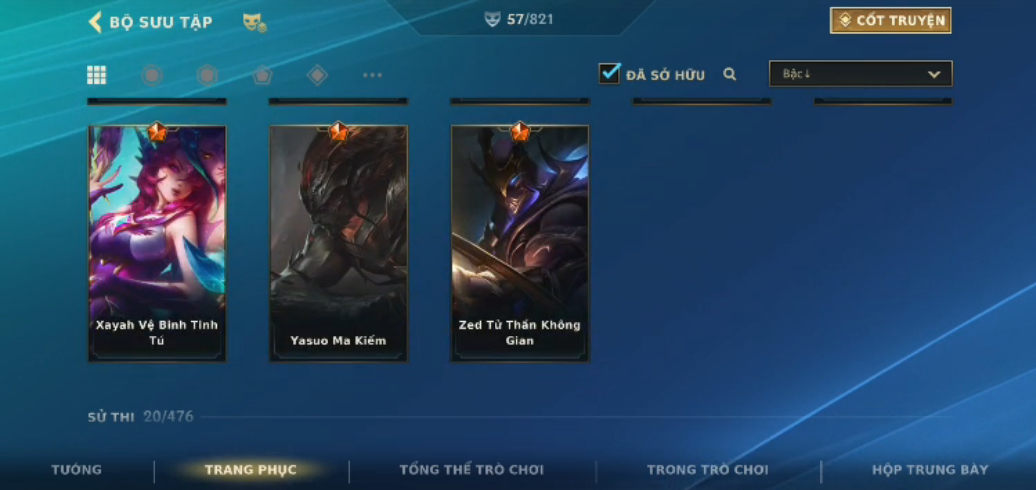Viewport: 1036px width, 490px height.
Task: Open the Cốt Truyện button
Action: coord(890,21)
